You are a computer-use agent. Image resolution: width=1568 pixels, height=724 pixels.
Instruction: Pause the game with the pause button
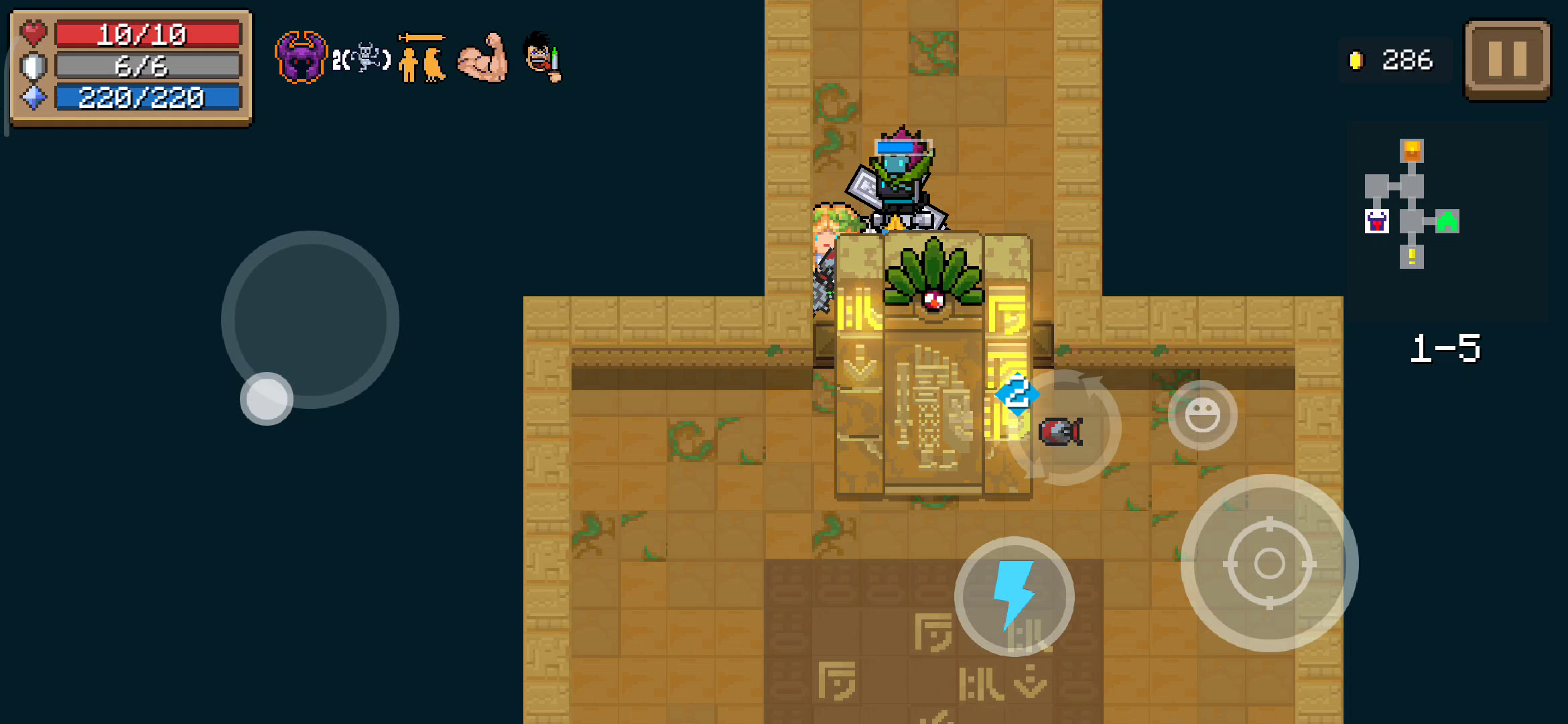tap(1507, 59)
